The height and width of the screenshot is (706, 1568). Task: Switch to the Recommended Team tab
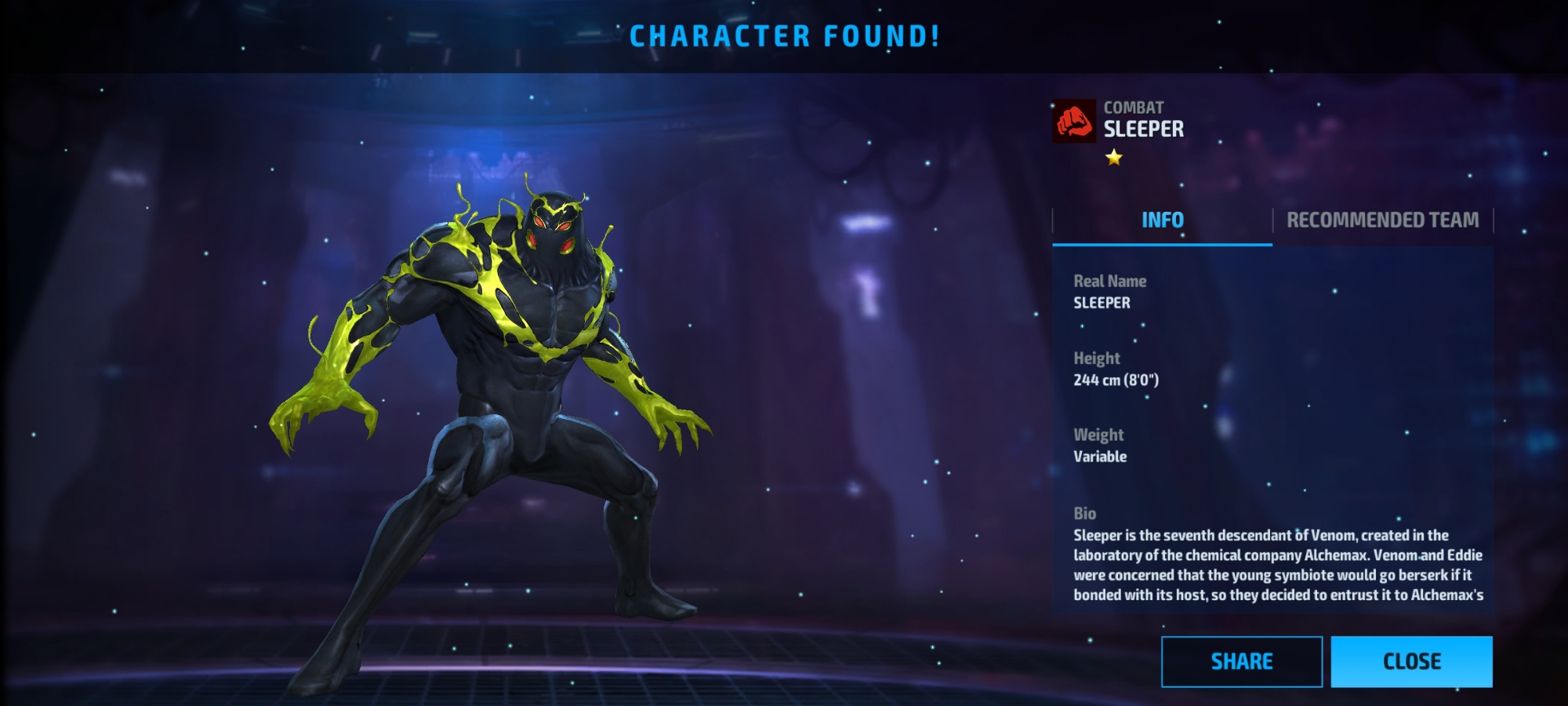coord(1382,220)
